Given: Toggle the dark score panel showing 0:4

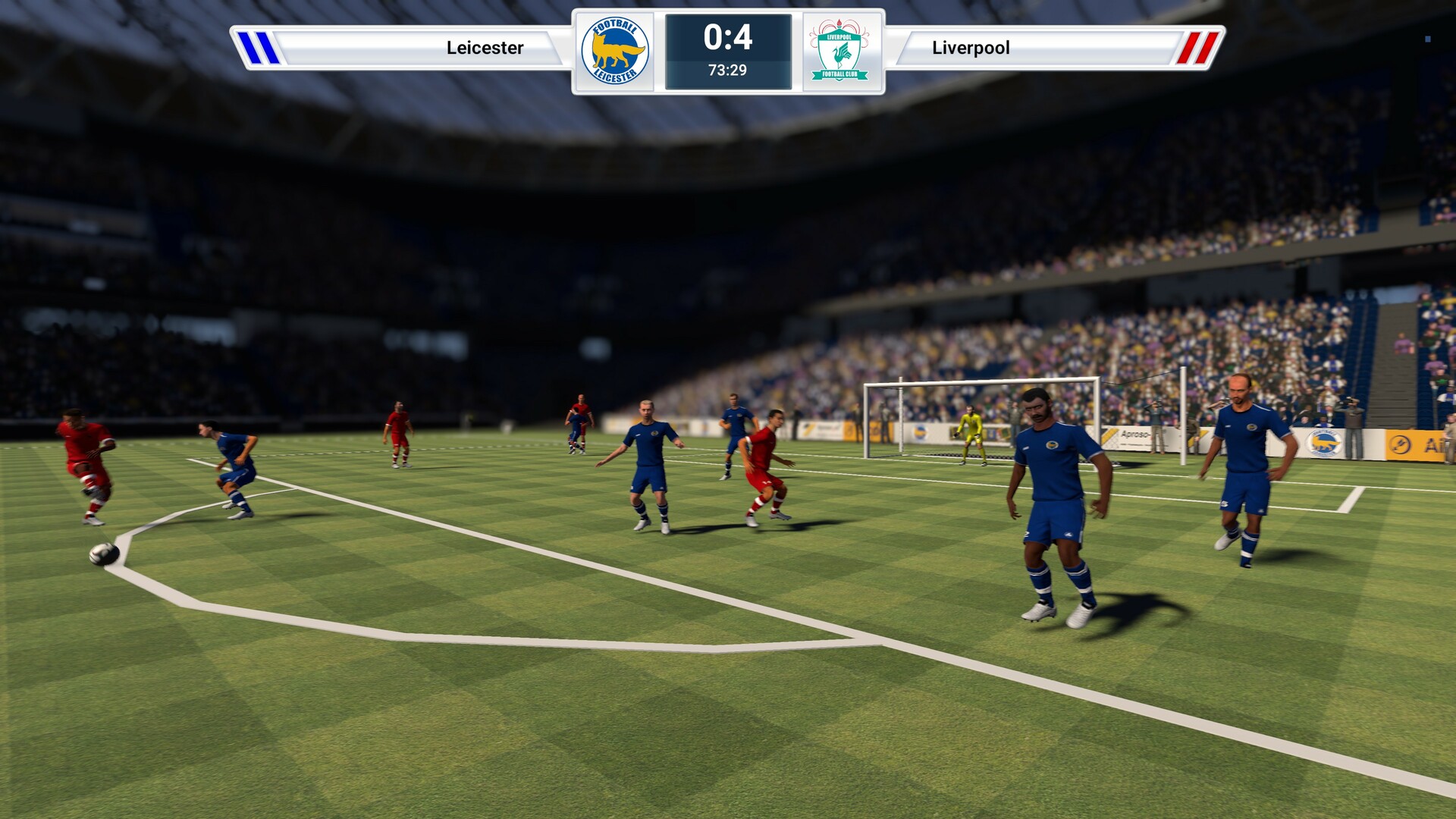Looking at the screenshot, I should pos(727,51).
